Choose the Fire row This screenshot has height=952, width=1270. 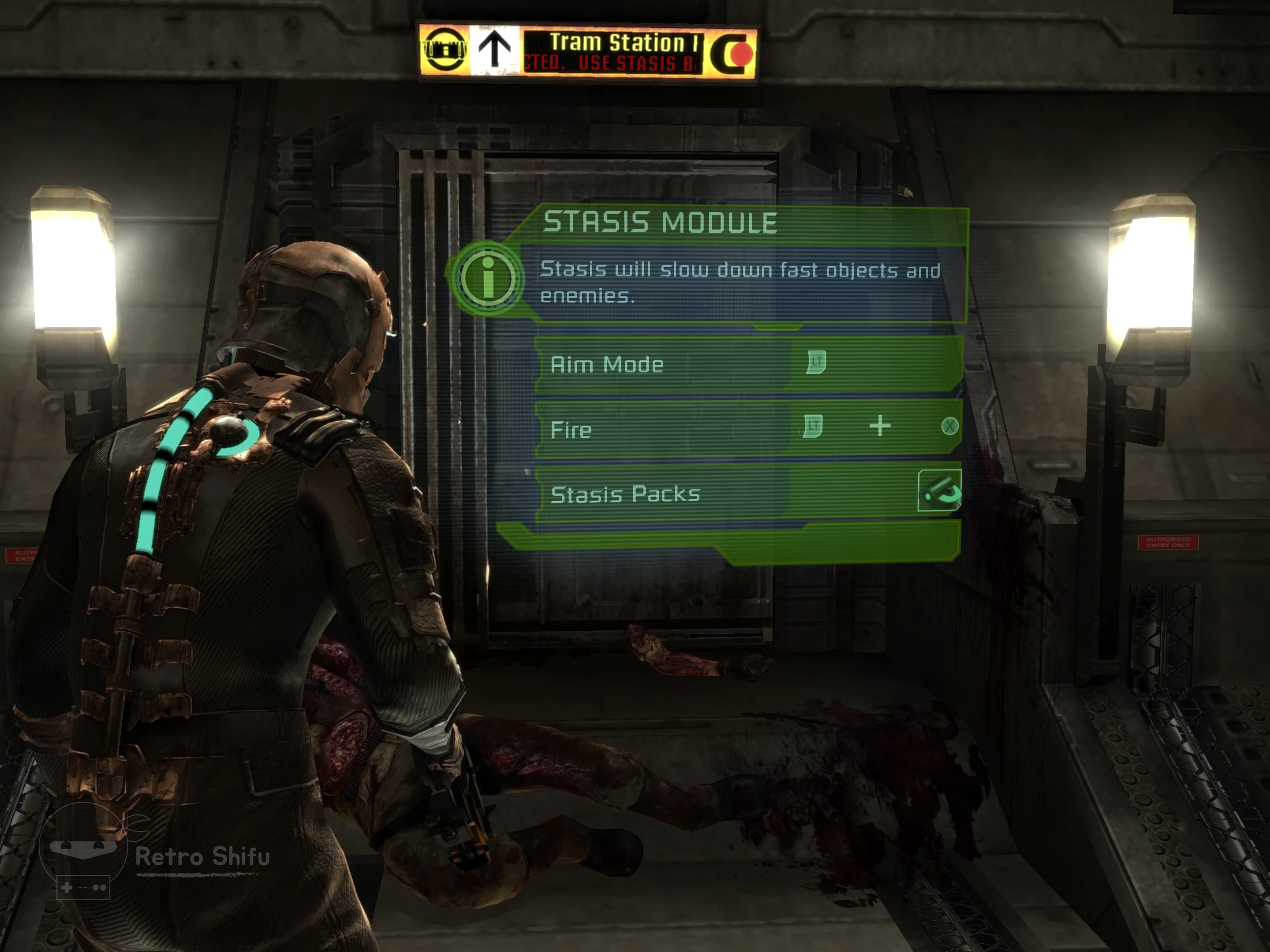tap(747, 429)
